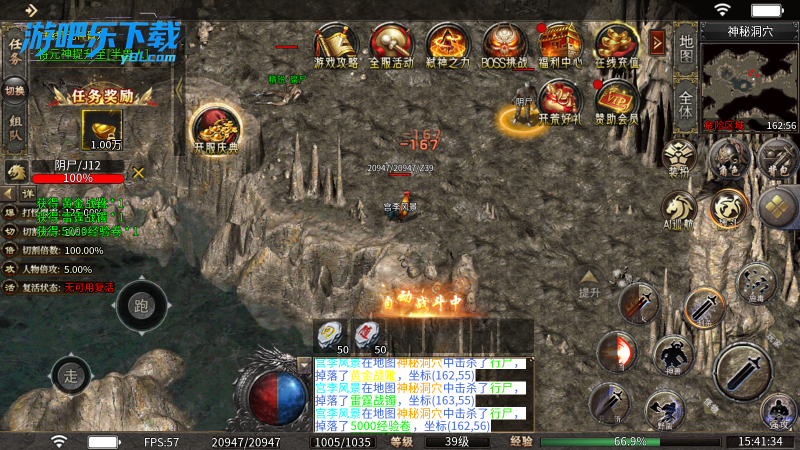This screenshot has height=450, width=800.
Task: Toggle the 跑 run button
Action: 141,306
